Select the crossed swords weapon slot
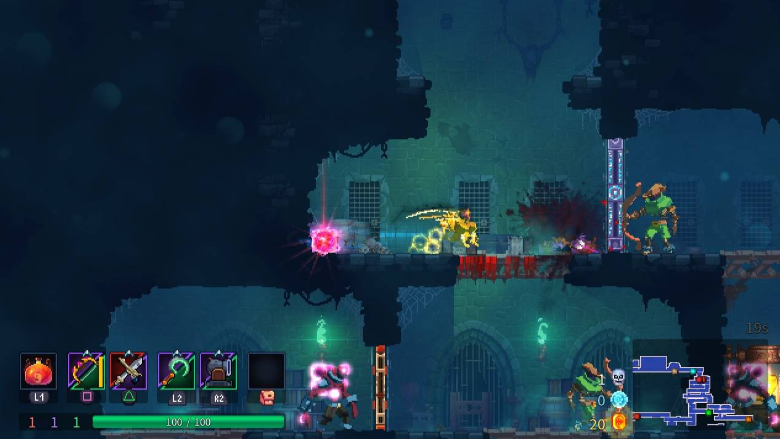This screenshot has height=439, width=780. (x=130, y=371)
